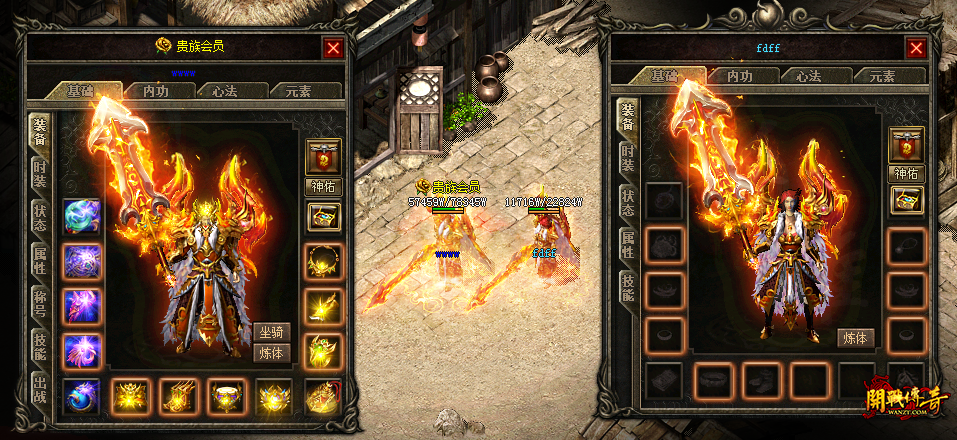
Task: Switch to 心法 tab in fdff's panel
Action: pyautogui.click(x=801, y=76)
